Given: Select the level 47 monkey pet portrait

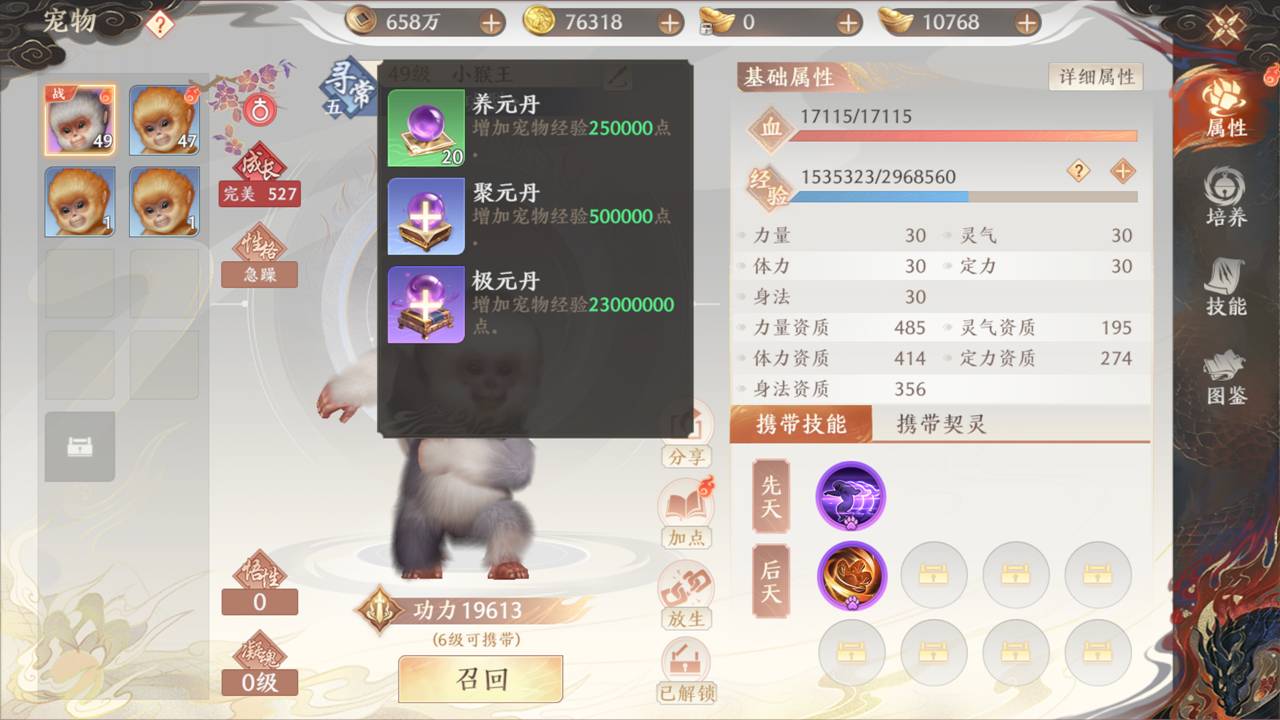Looking at the screenshot, I should point(164,121).
